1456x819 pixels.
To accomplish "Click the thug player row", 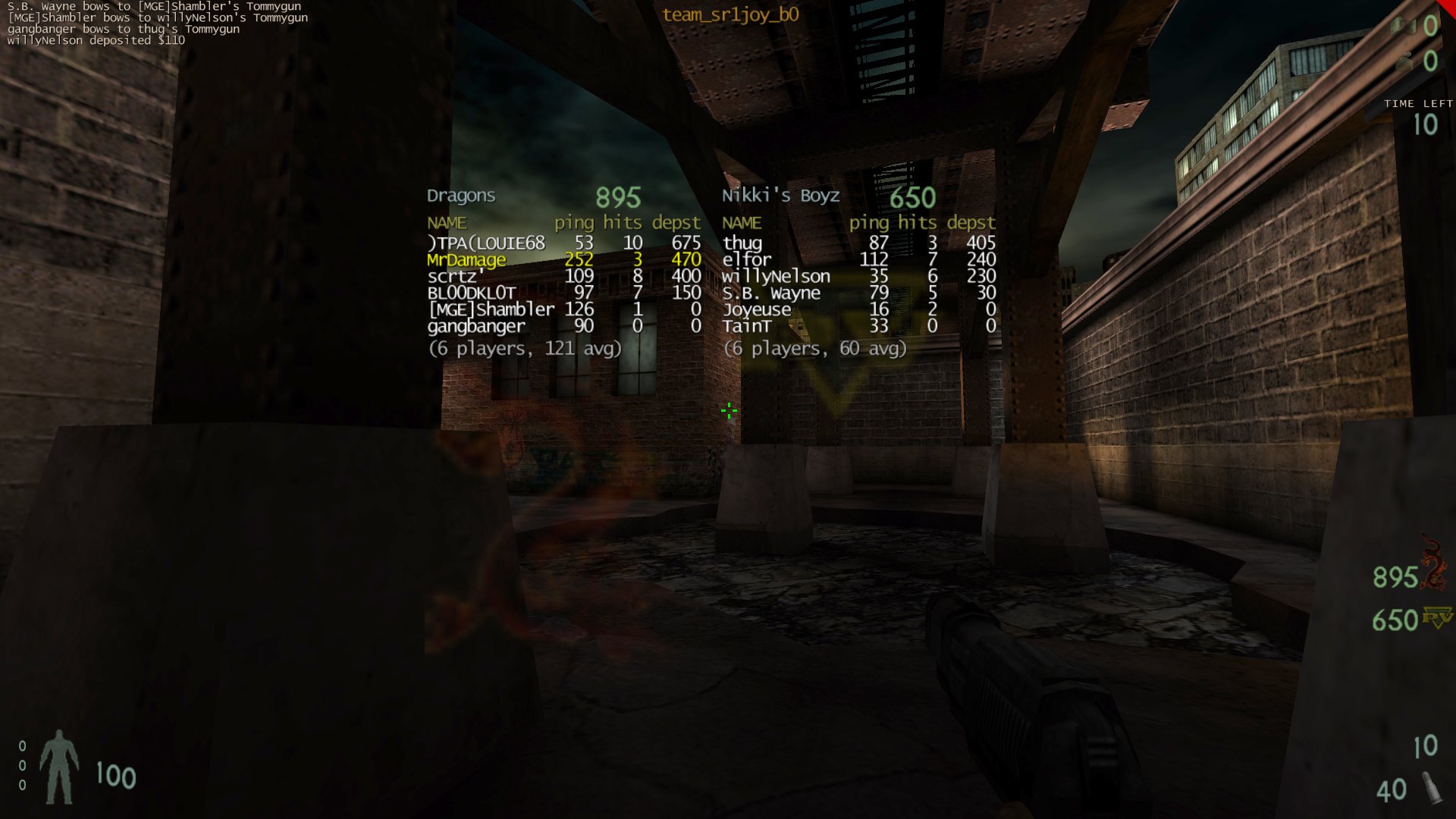I will coord(742,243).
